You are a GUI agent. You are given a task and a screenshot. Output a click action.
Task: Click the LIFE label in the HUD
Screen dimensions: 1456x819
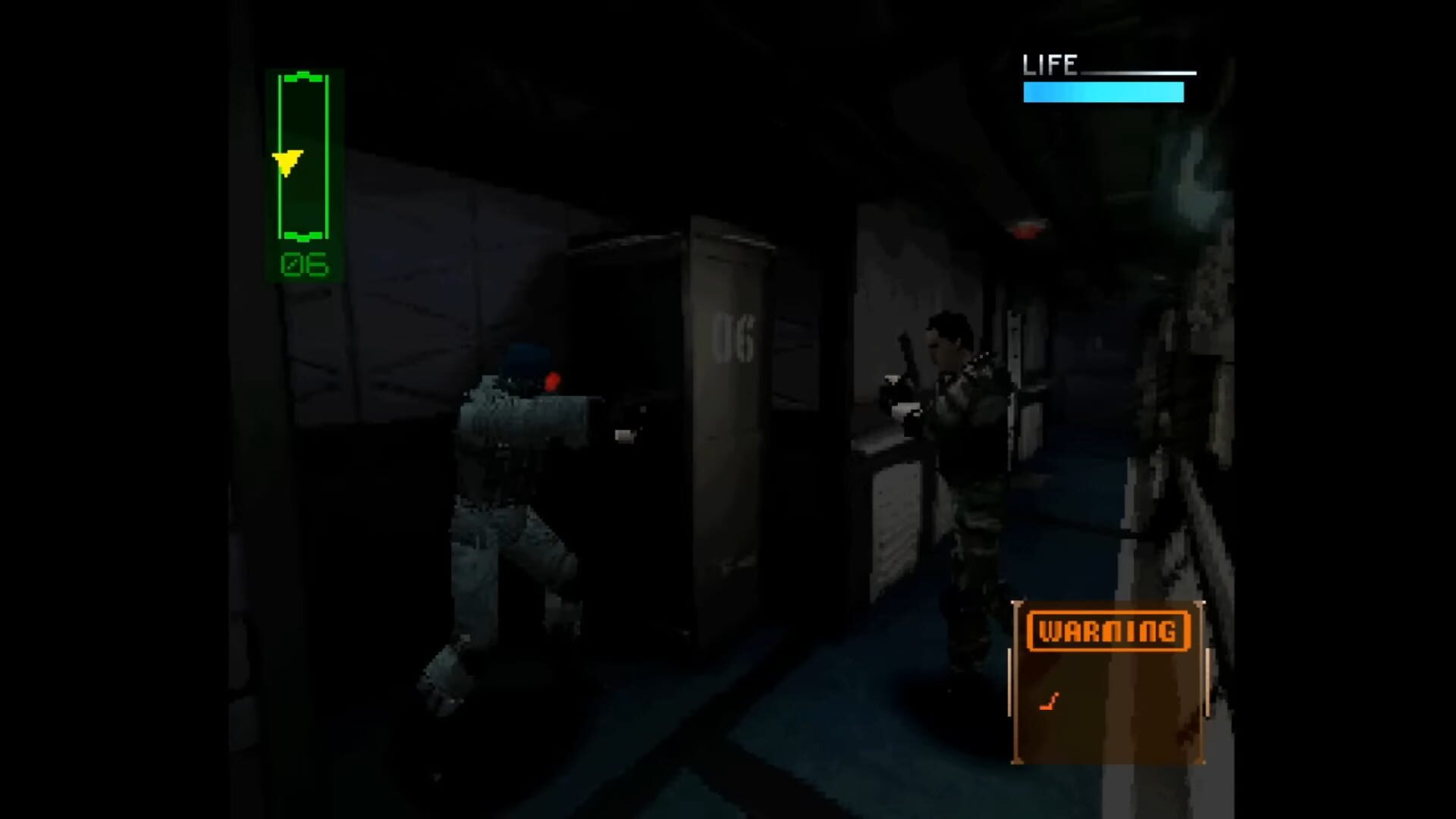pyautogui.click(x=1051, y=64)
